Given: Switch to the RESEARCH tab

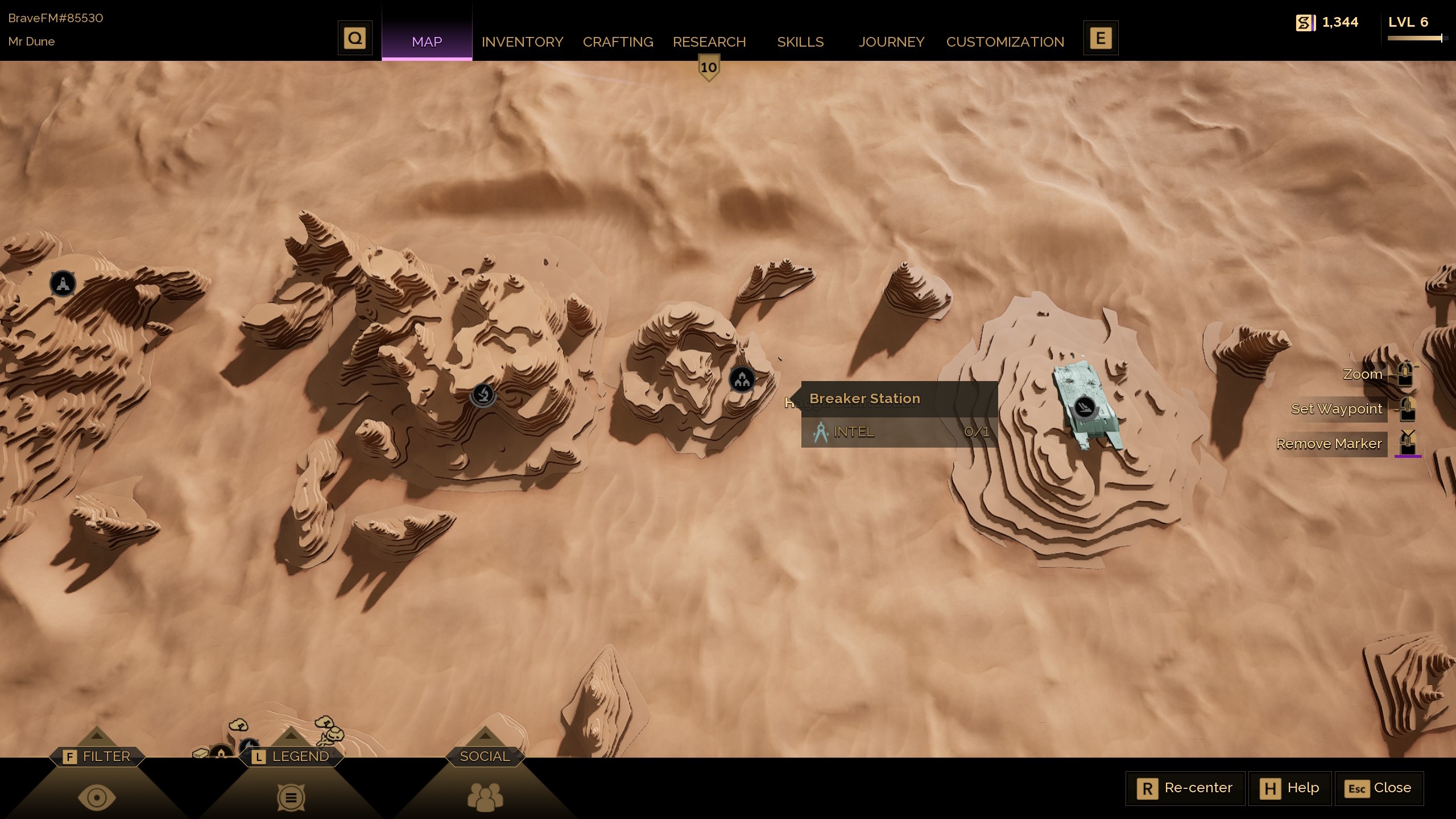Looking at the screenshot, I should 709,42.
